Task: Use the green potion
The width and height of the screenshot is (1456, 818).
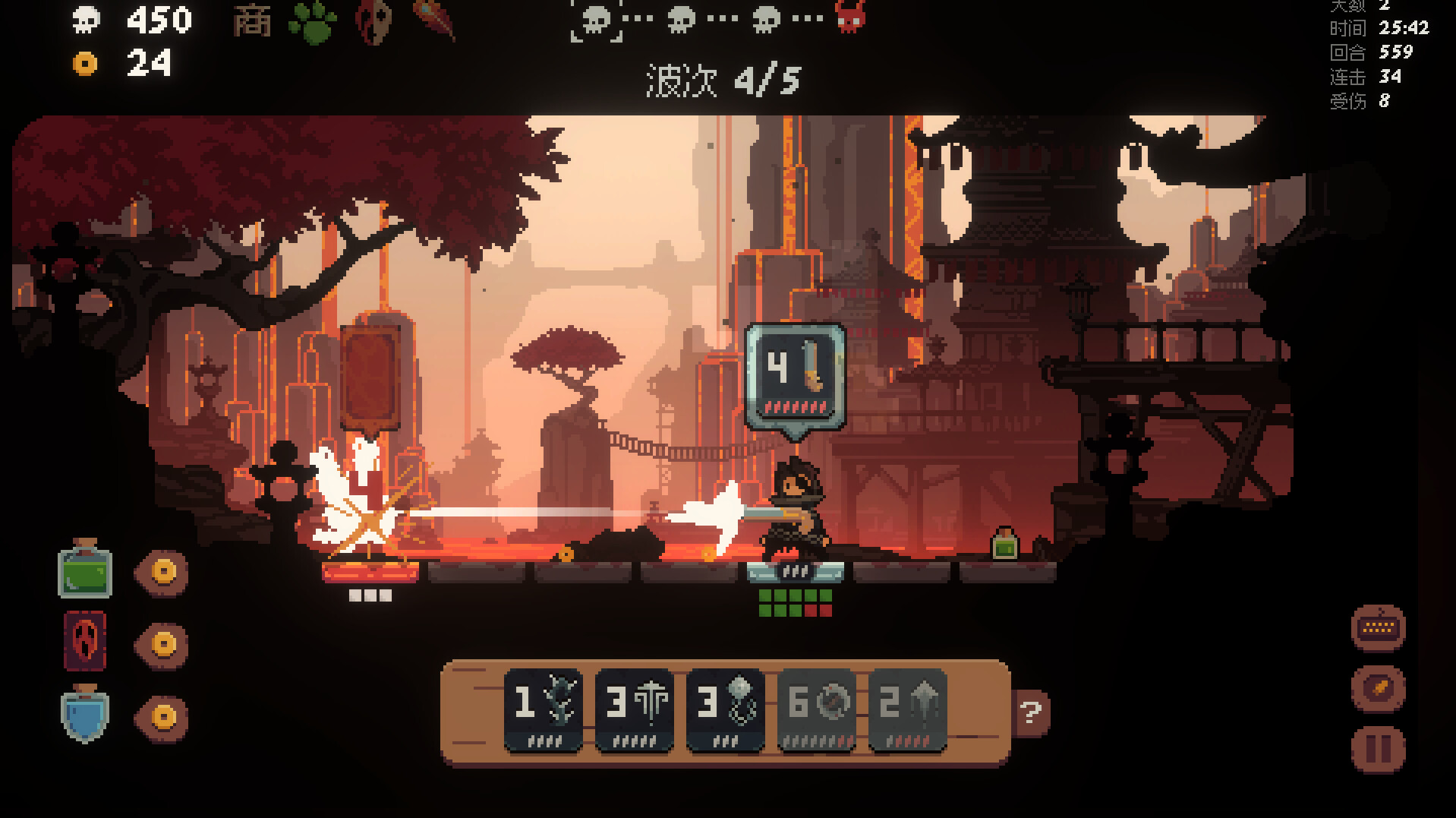Action: pos(85,569)
